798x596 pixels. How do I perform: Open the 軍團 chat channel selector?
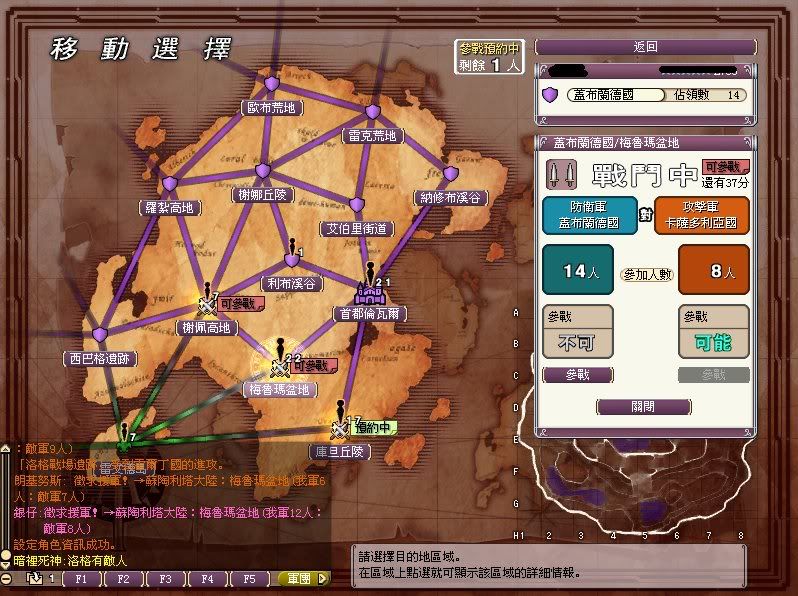pyautogui.click(x=299, y=578)
